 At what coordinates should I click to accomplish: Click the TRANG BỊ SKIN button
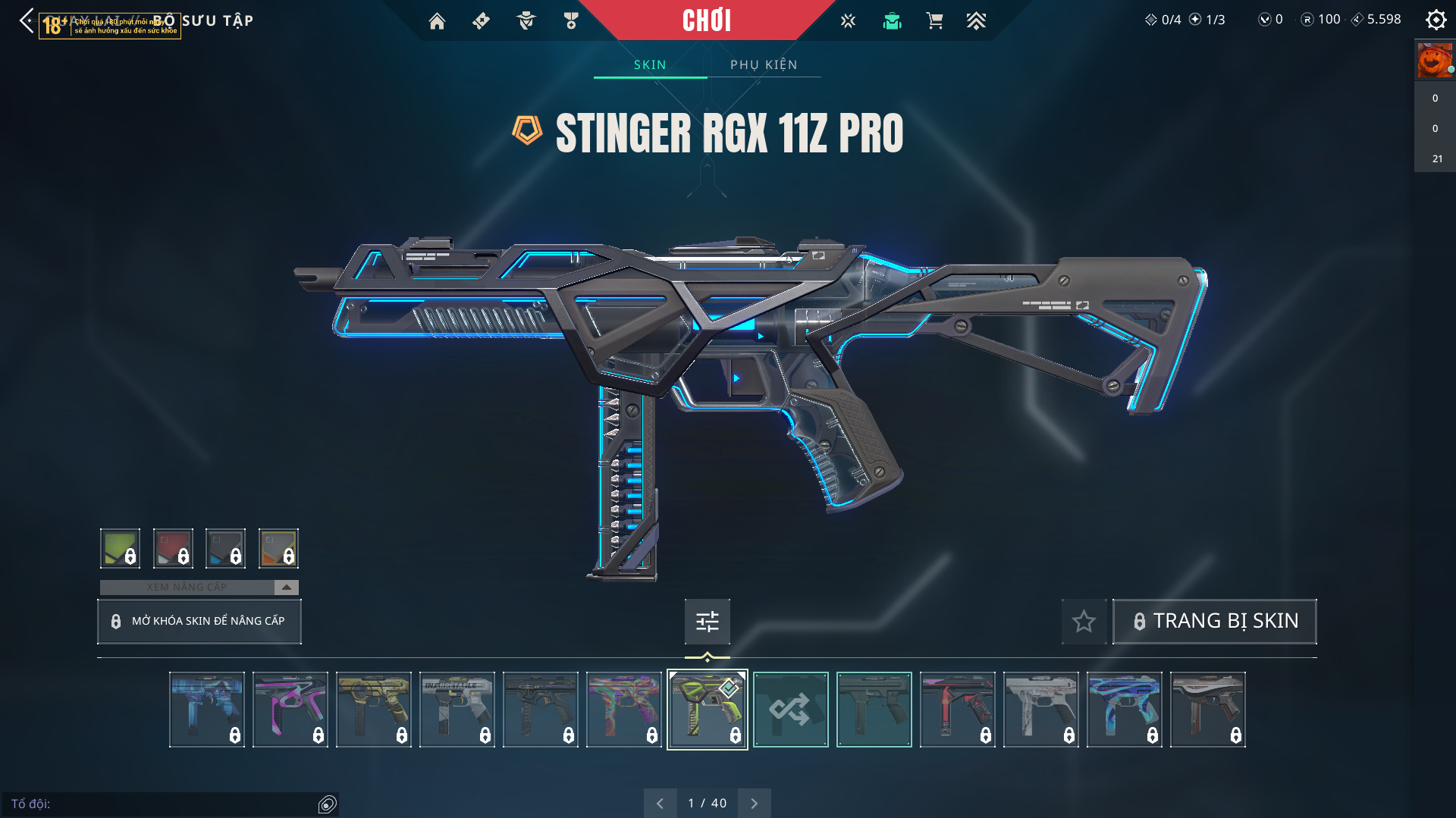1214,621
